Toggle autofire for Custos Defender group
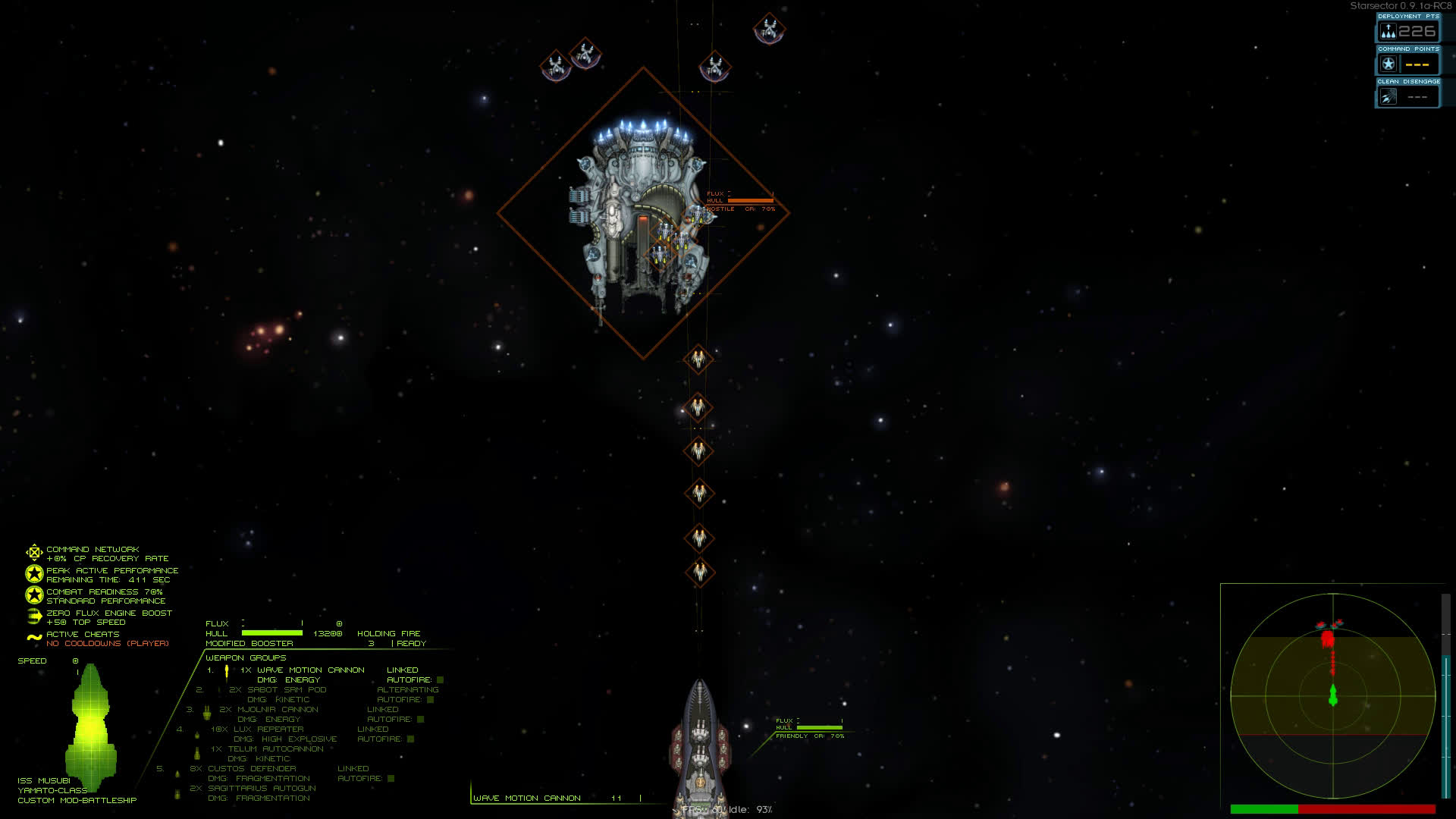This screenshot has width=1456, height=819. [x=391, y=779]
